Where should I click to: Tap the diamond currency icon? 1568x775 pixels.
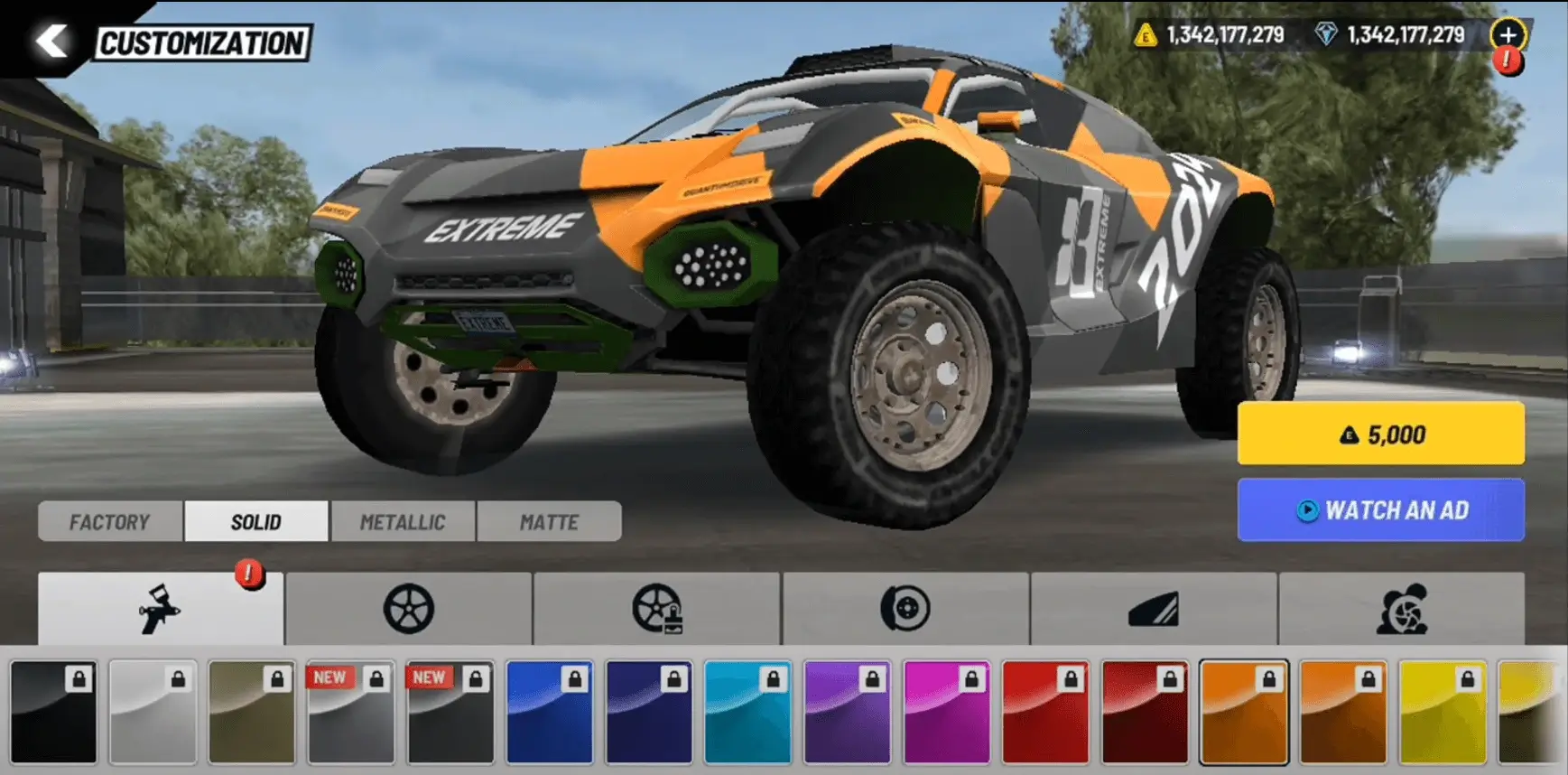(x=1324, y=37)
